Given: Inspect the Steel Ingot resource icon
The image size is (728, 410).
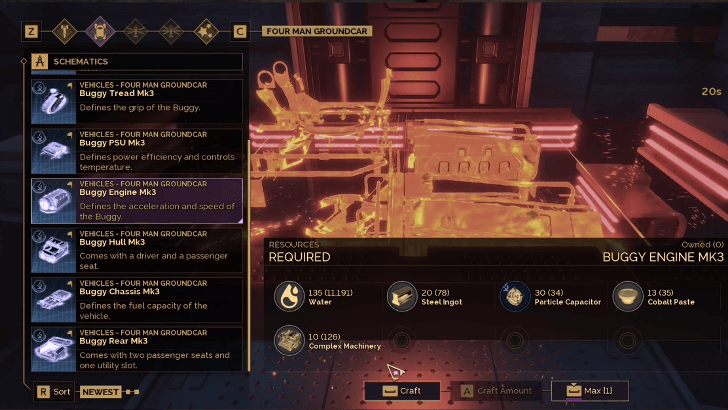Looking at the screenshot, I should (x=401, y=295).
